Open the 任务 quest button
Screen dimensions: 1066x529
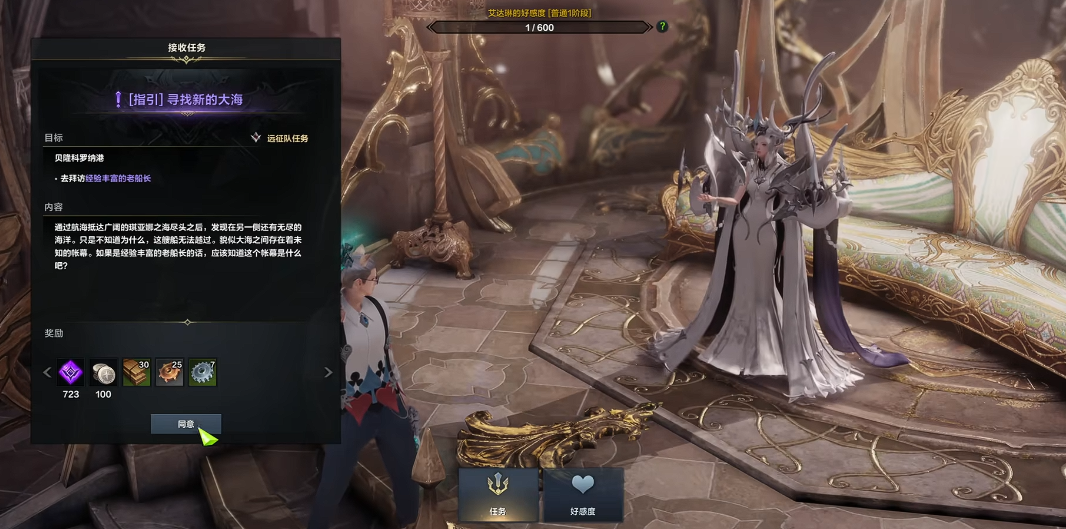(x=498, y=494)
